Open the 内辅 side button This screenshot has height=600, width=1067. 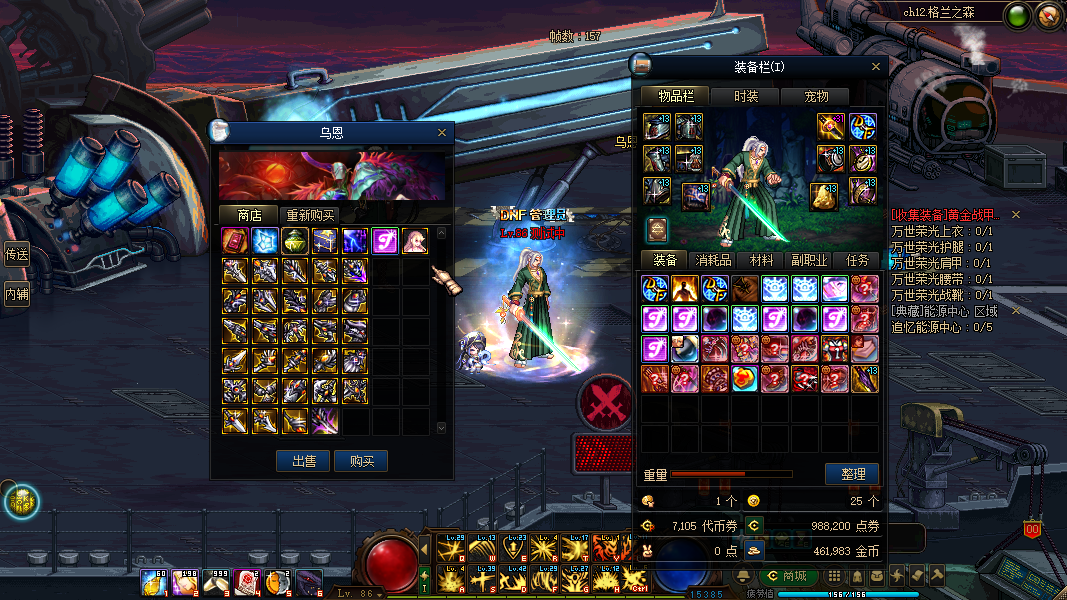[16, 294]
